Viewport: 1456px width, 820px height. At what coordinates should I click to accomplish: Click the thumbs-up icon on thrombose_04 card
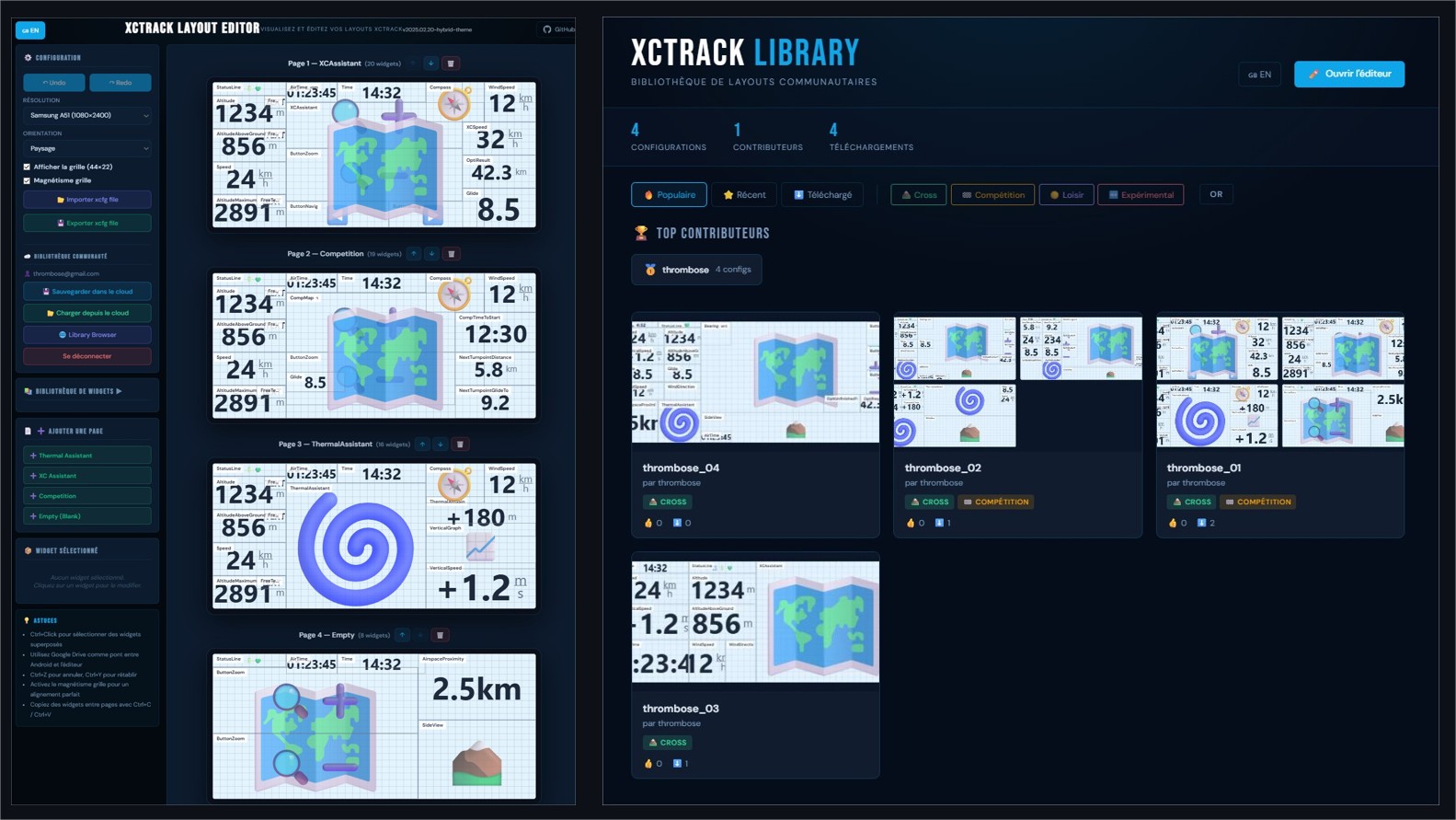pos(649,523)
